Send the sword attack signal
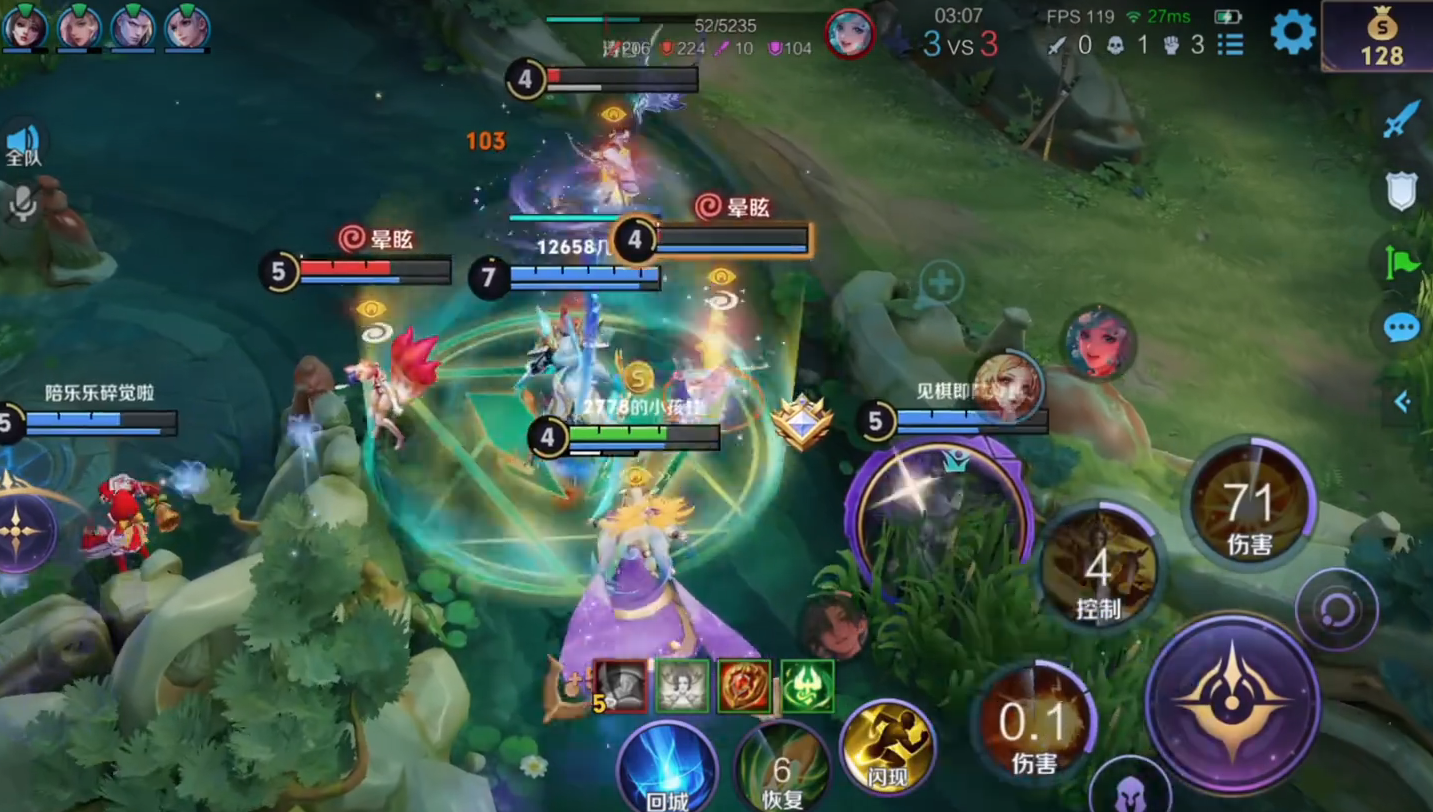Screen dimensions: 1433x812 click(1402, 118)
